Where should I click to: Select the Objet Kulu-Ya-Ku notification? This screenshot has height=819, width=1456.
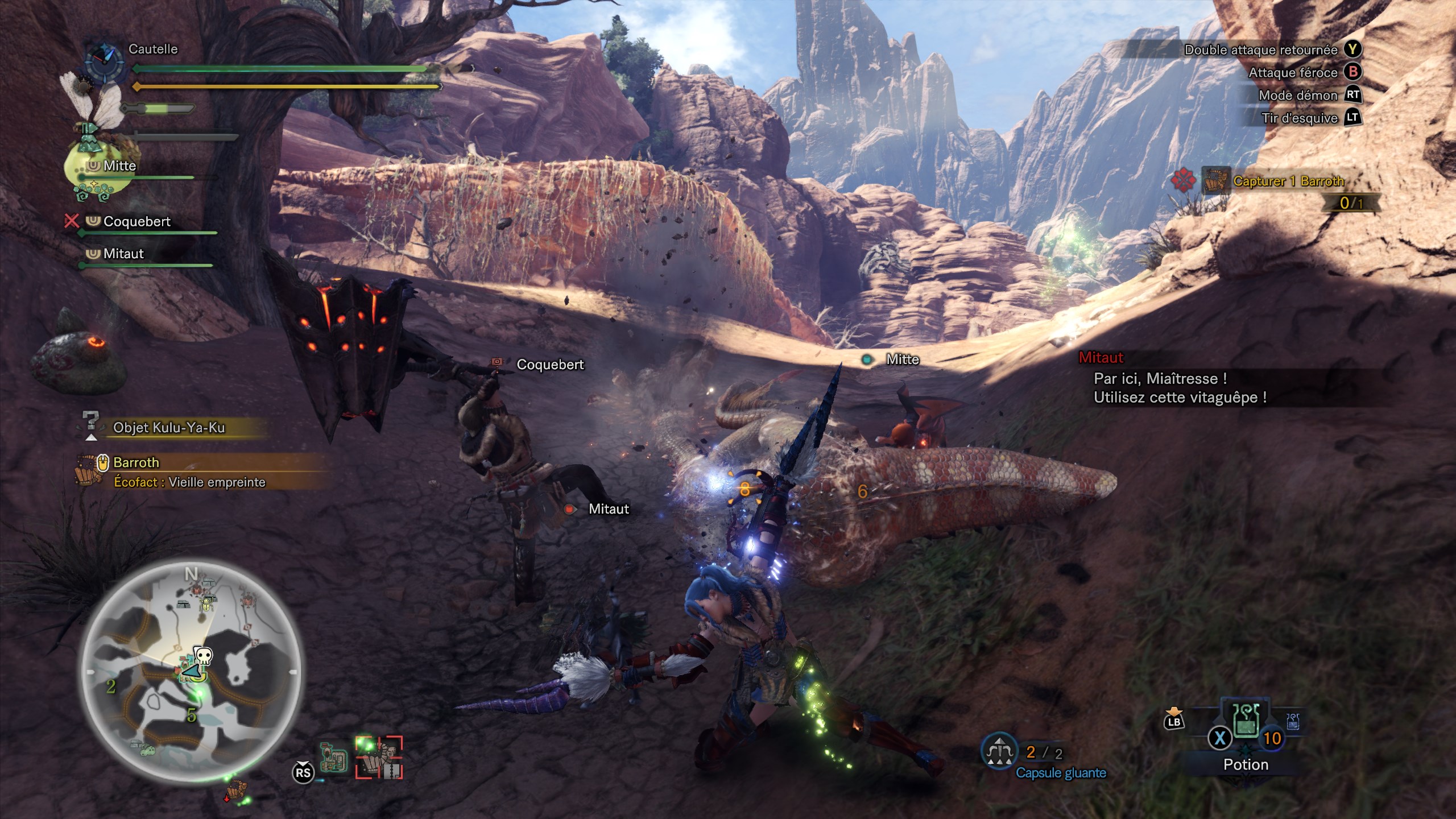coord(169,428)
